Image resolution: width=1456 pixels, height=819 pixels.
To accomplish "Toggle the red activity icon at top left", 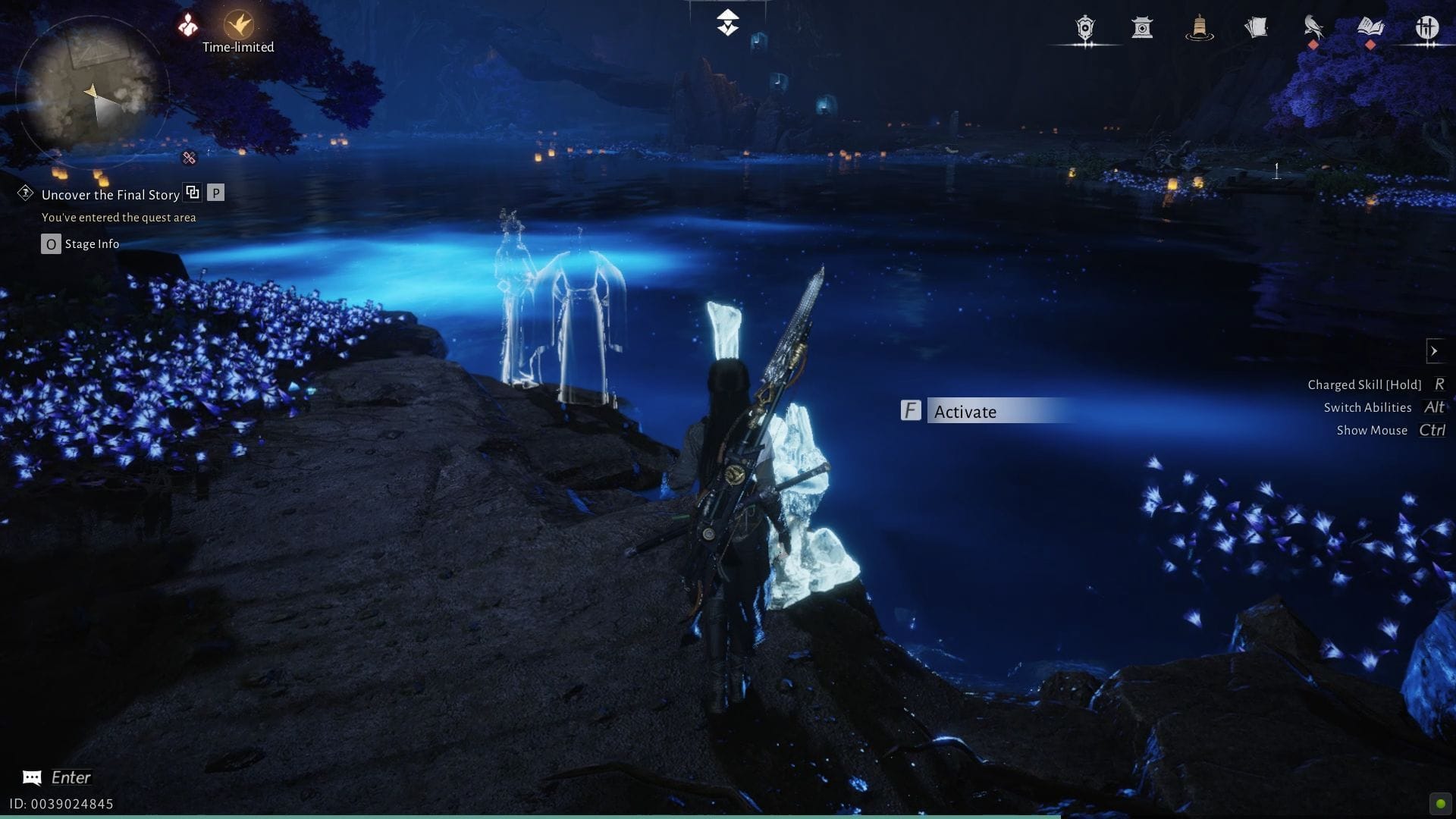I will 187,24.
